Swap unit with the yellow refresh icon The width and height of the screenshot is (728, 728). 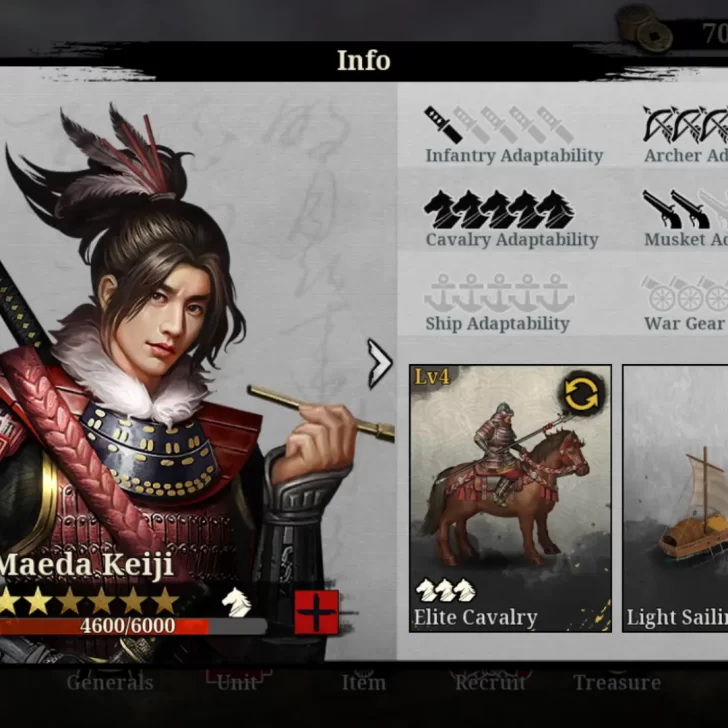(581, 394)
